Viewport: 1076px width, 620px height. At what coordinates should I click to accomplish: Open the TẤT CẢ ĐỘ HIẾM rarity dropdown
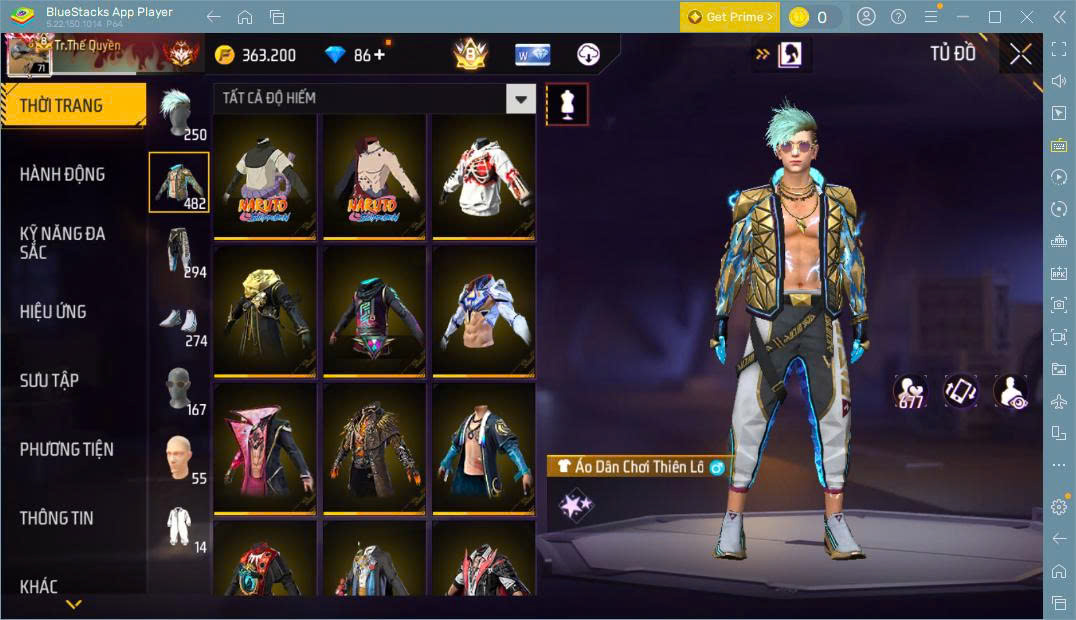(x=520, y=98)
